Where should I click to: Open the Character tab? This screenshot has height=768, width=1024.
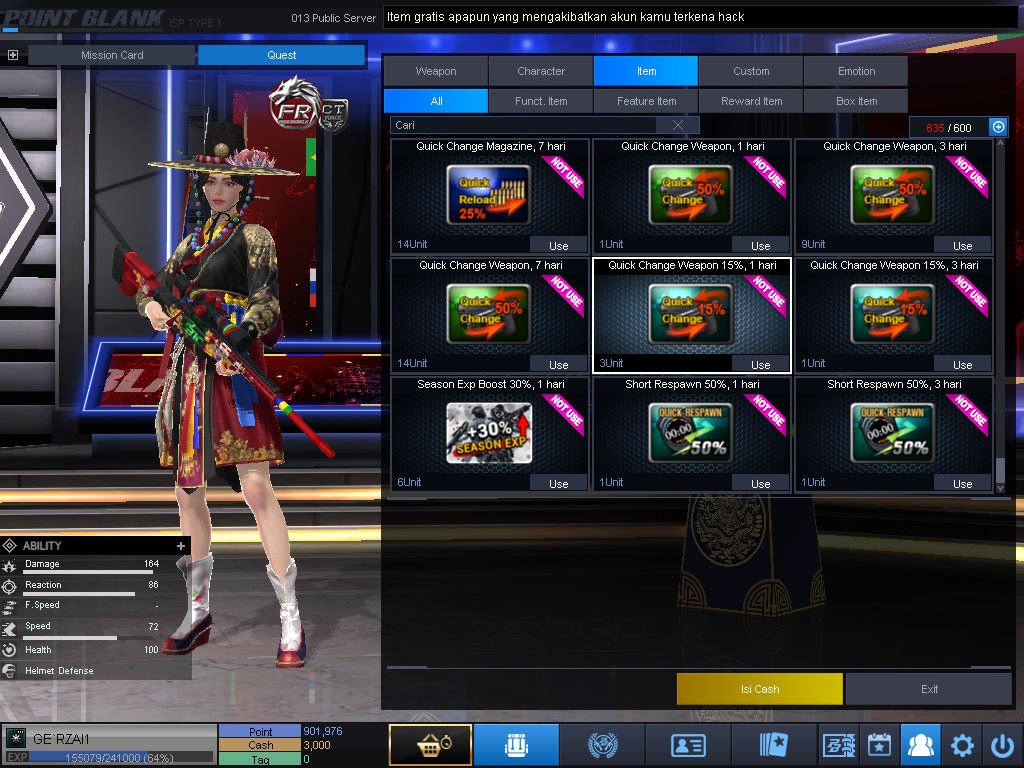pyautogui.click(x=541, y=71)
